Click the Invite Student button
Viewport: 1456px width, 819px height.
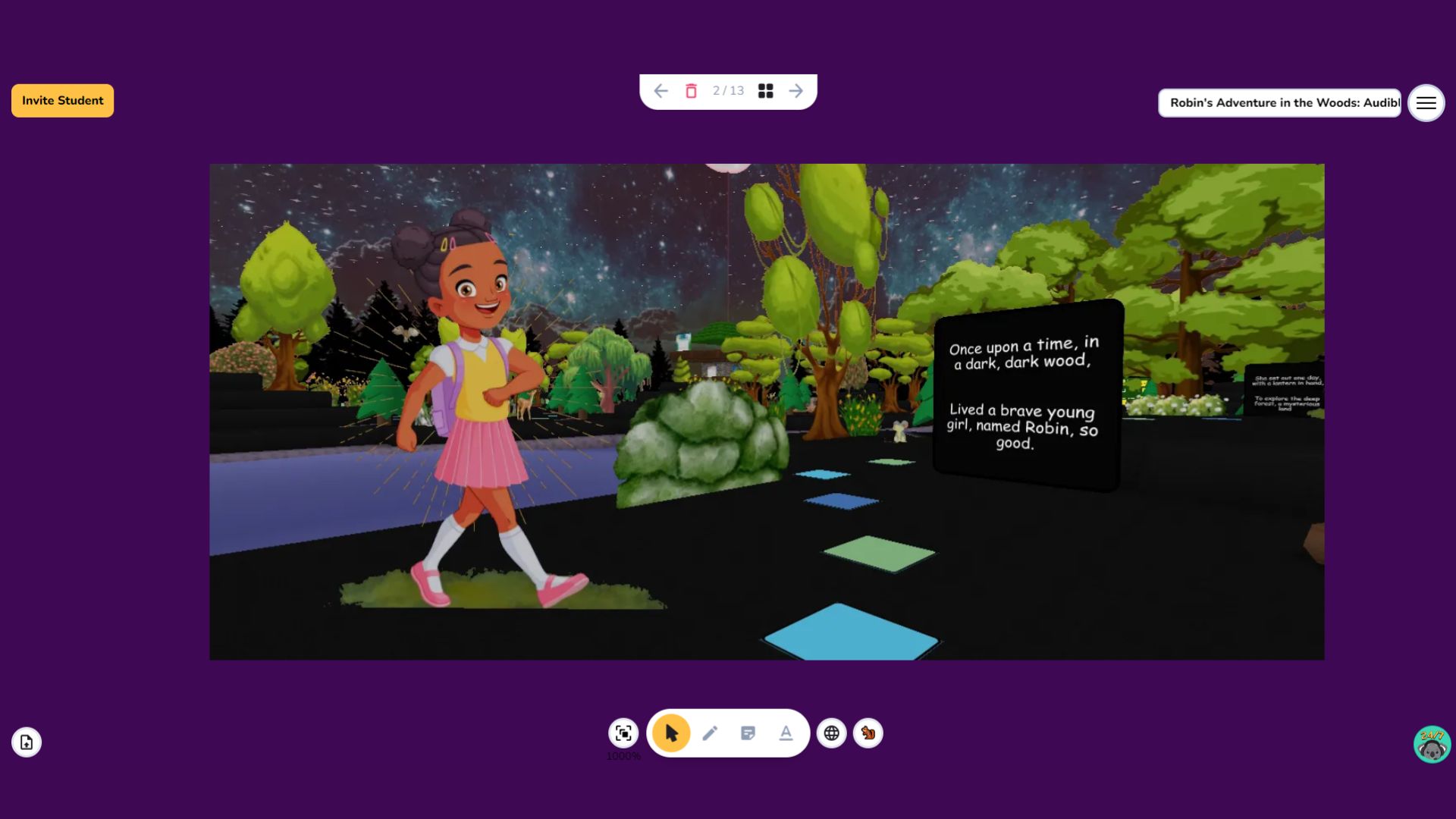tap(61, 100)
